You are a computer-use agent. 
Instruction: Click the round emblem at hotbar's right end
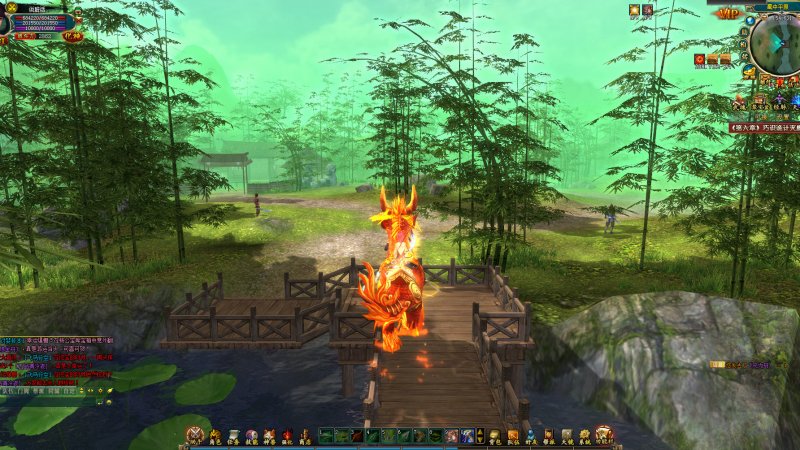click(x=604, y=434)
